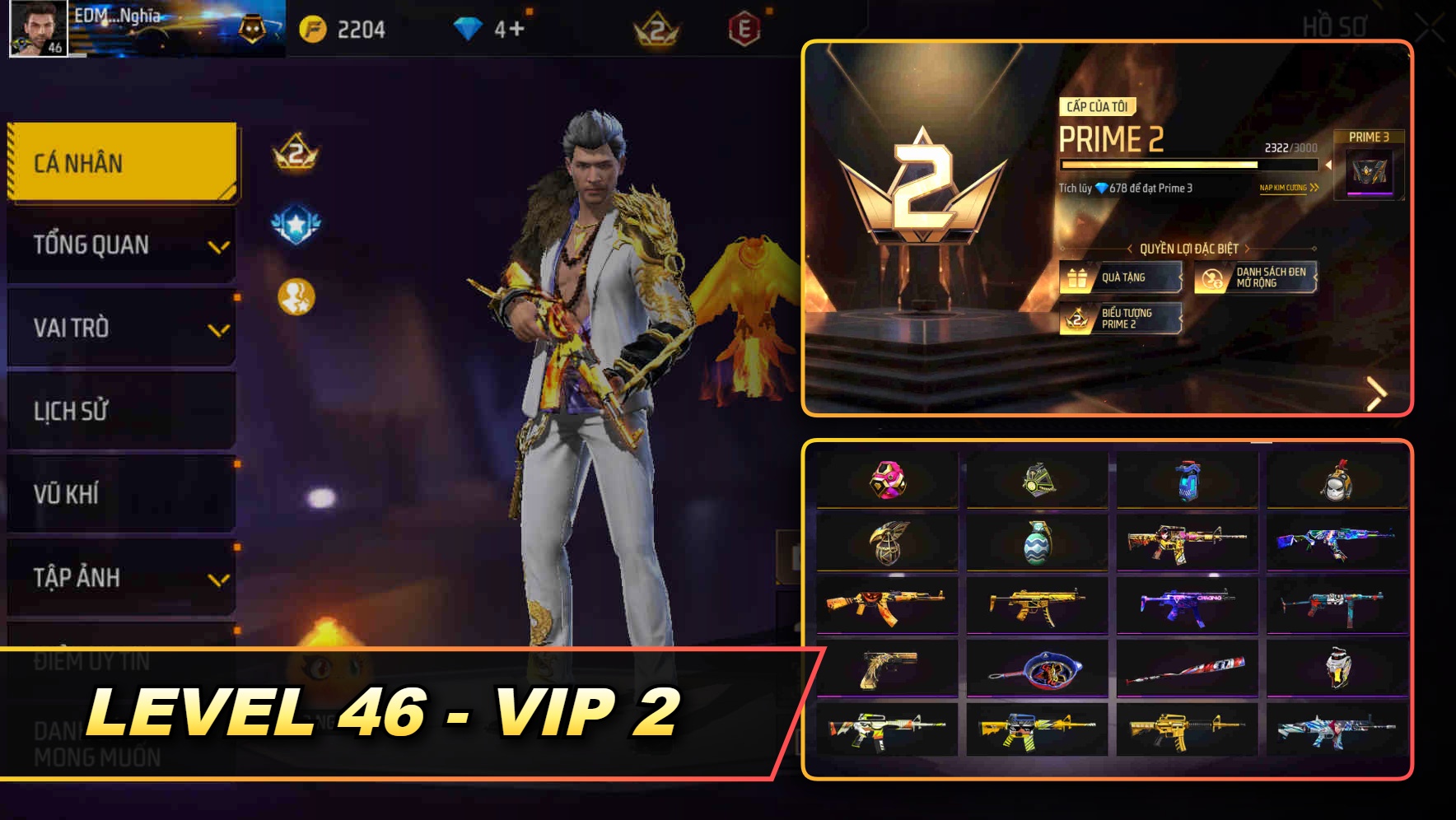
Task: Click the blacklist icon on Danh Sách Đen Mở Rộng
Action: pos(1210,277)
